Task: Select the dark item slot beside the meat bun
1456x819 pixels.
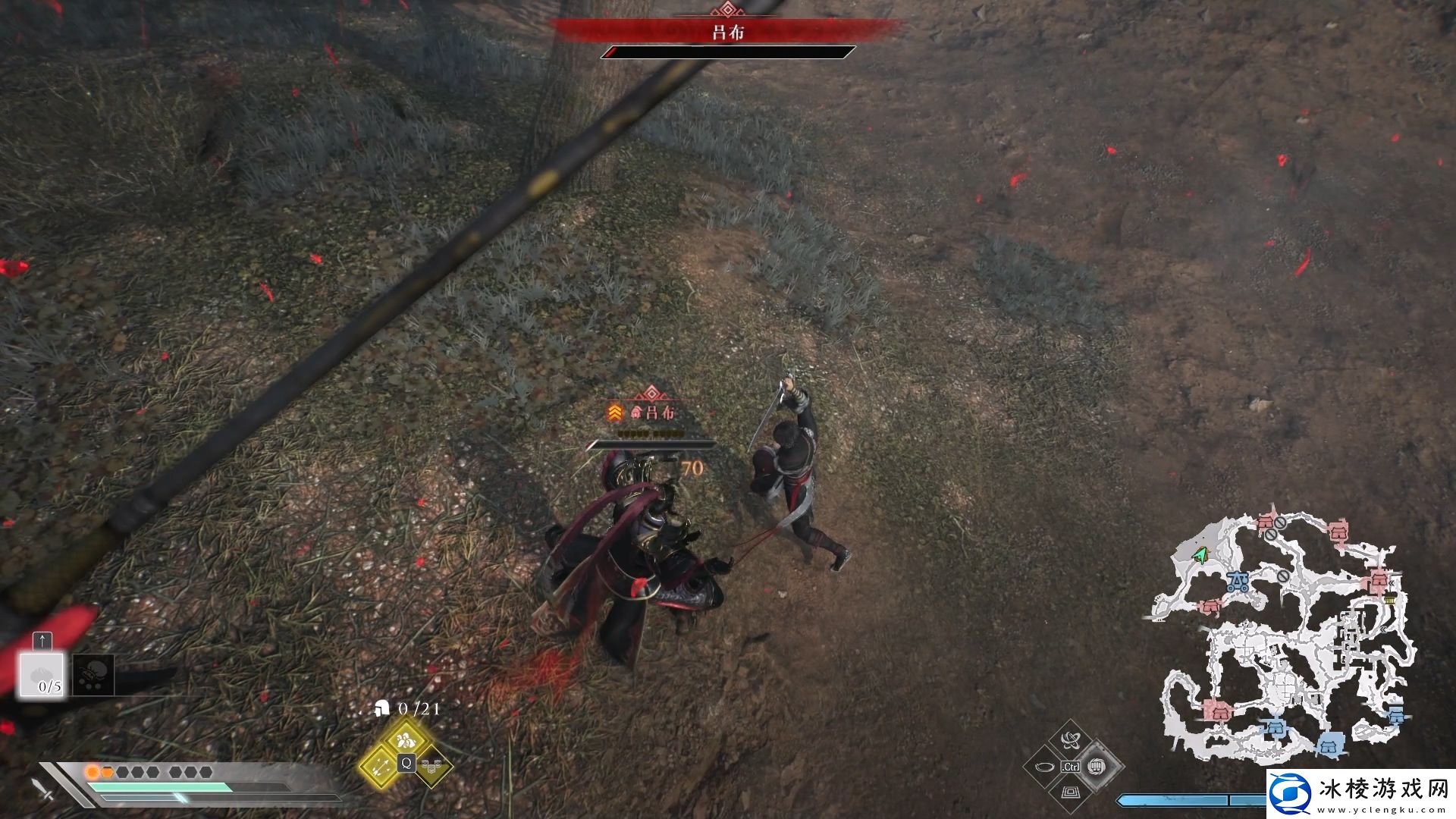Action: (x=93, y=674)
